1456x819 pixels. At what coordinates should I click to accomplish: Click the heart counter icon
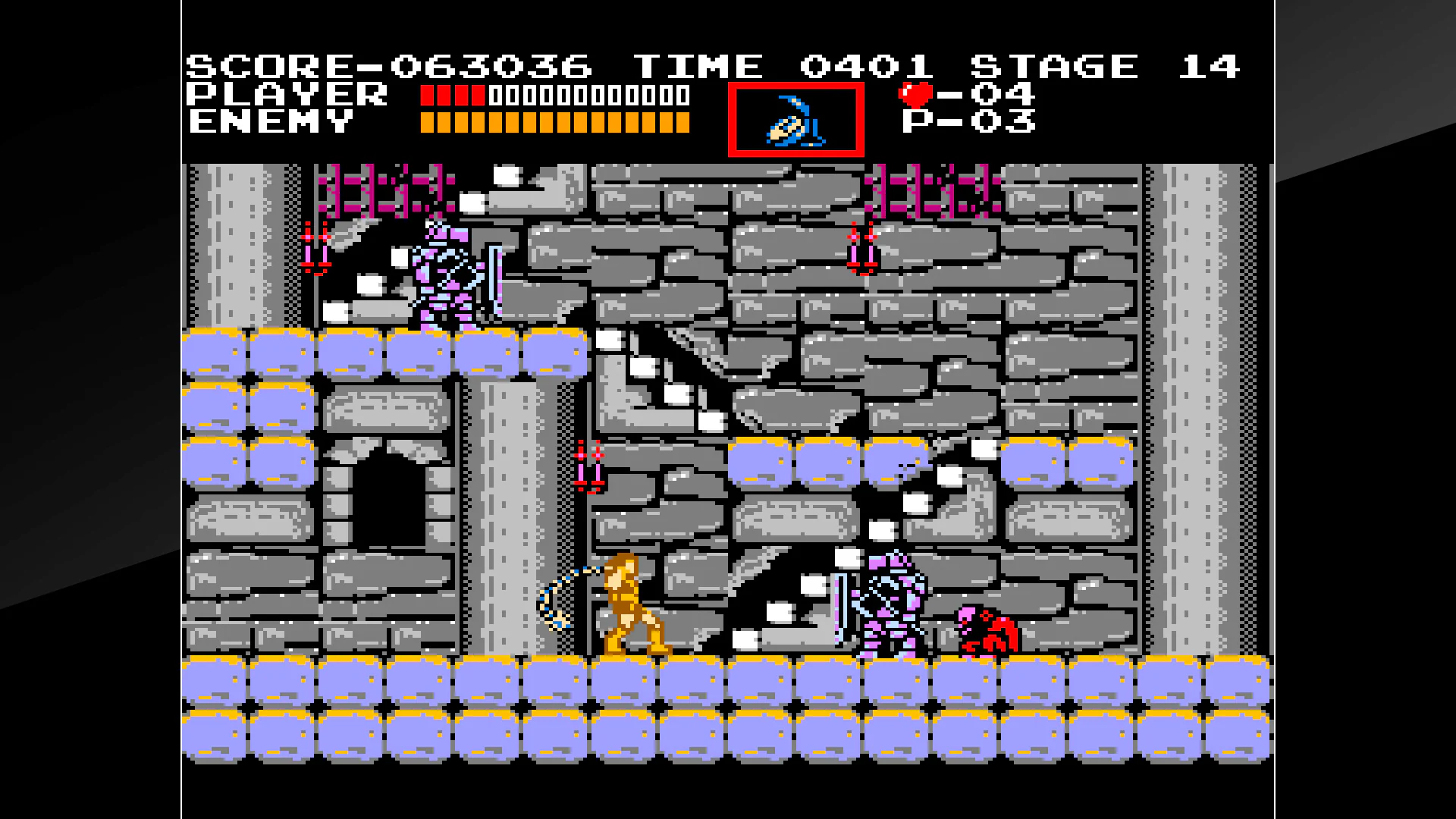point(915,95)
